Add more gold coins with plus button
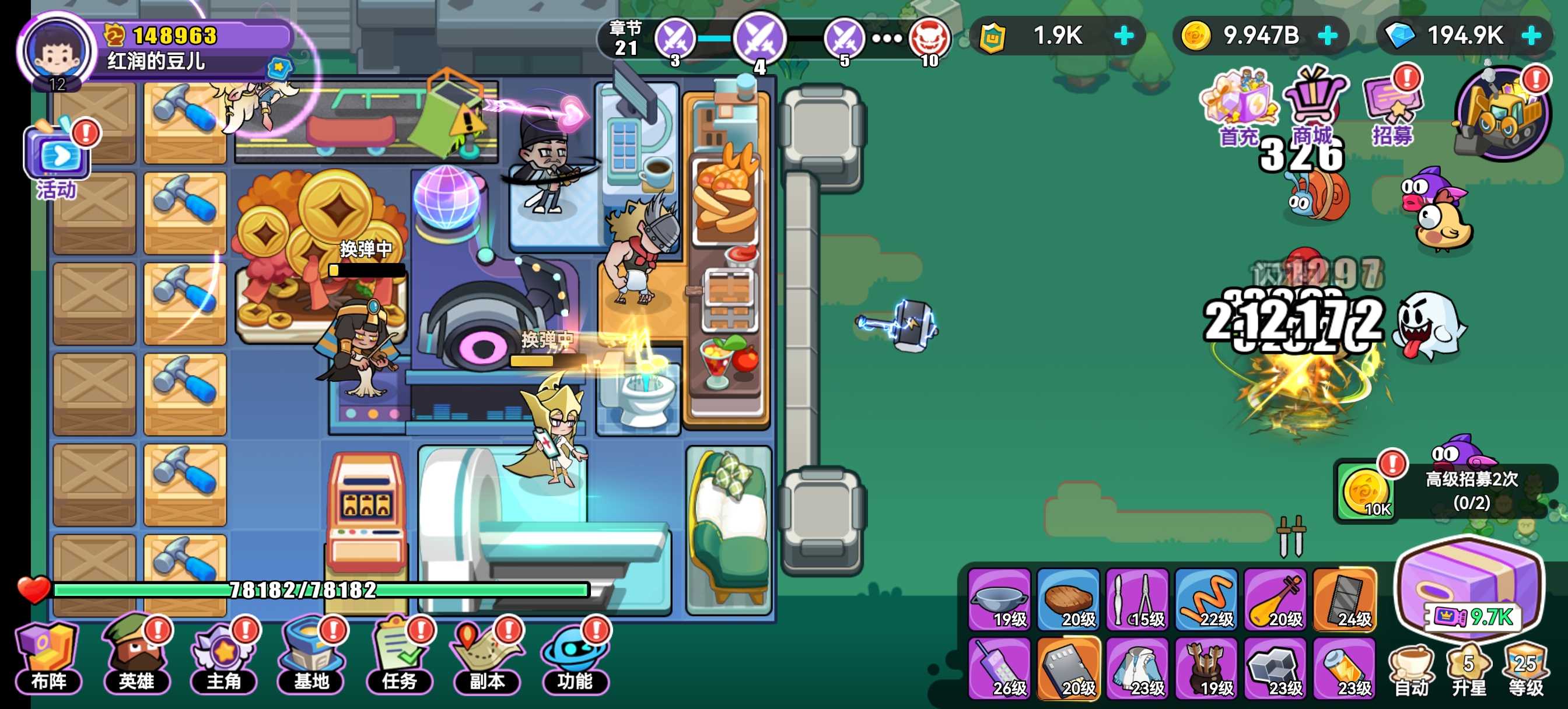The height and width of the screenshot is (709, 1568). pos(1328,36)
